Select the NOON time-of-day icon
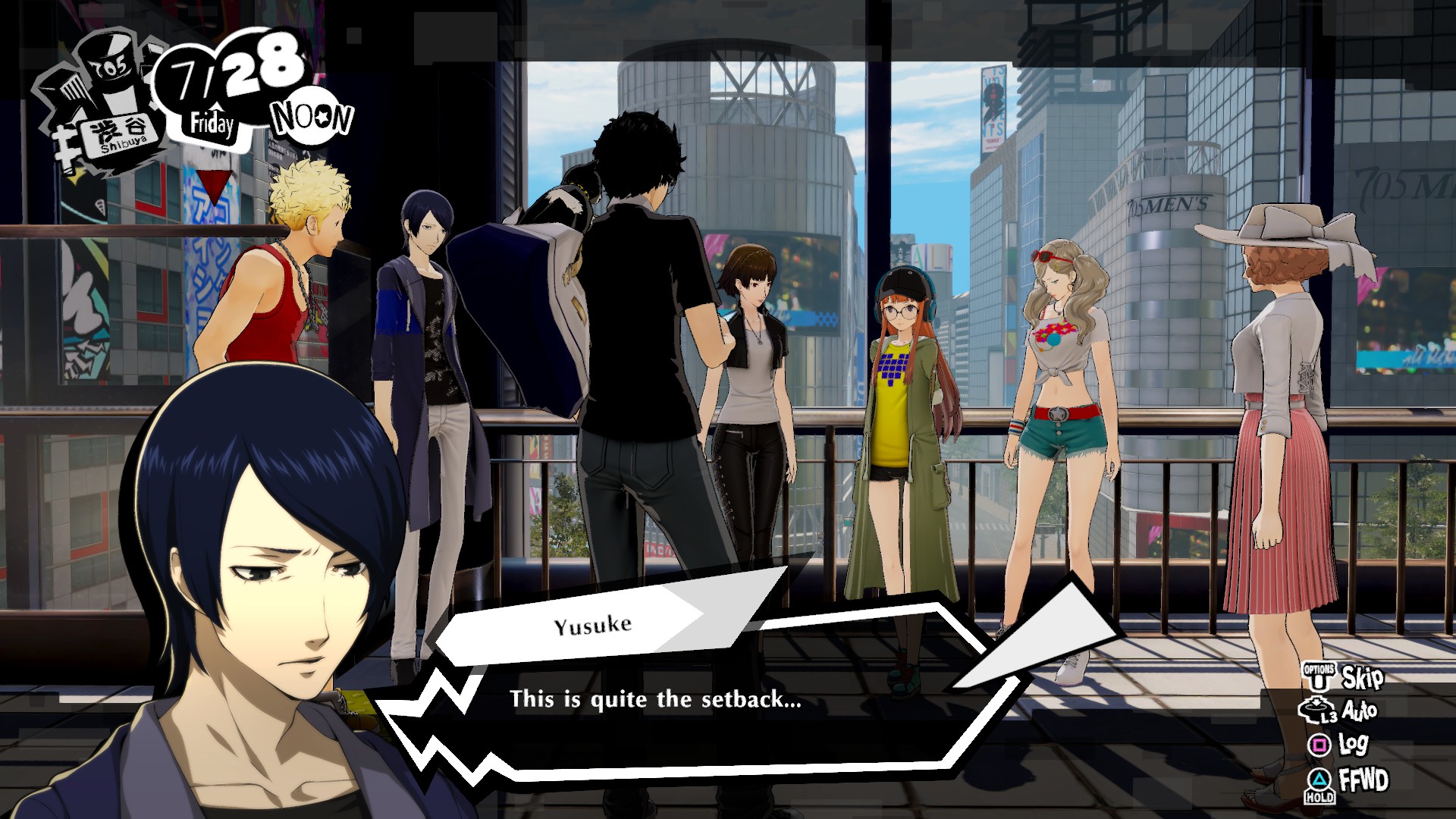The image size is (1456, 819). coord(311,114)
